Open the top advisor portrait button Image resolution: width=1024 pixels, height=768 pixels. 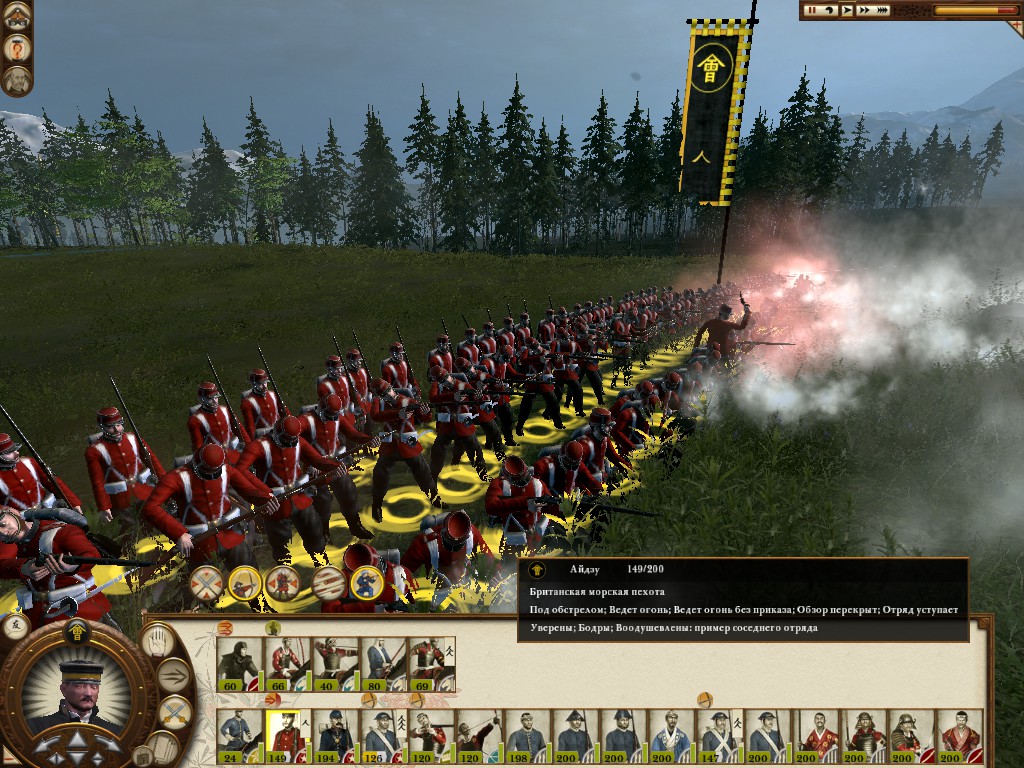(17, 16)
